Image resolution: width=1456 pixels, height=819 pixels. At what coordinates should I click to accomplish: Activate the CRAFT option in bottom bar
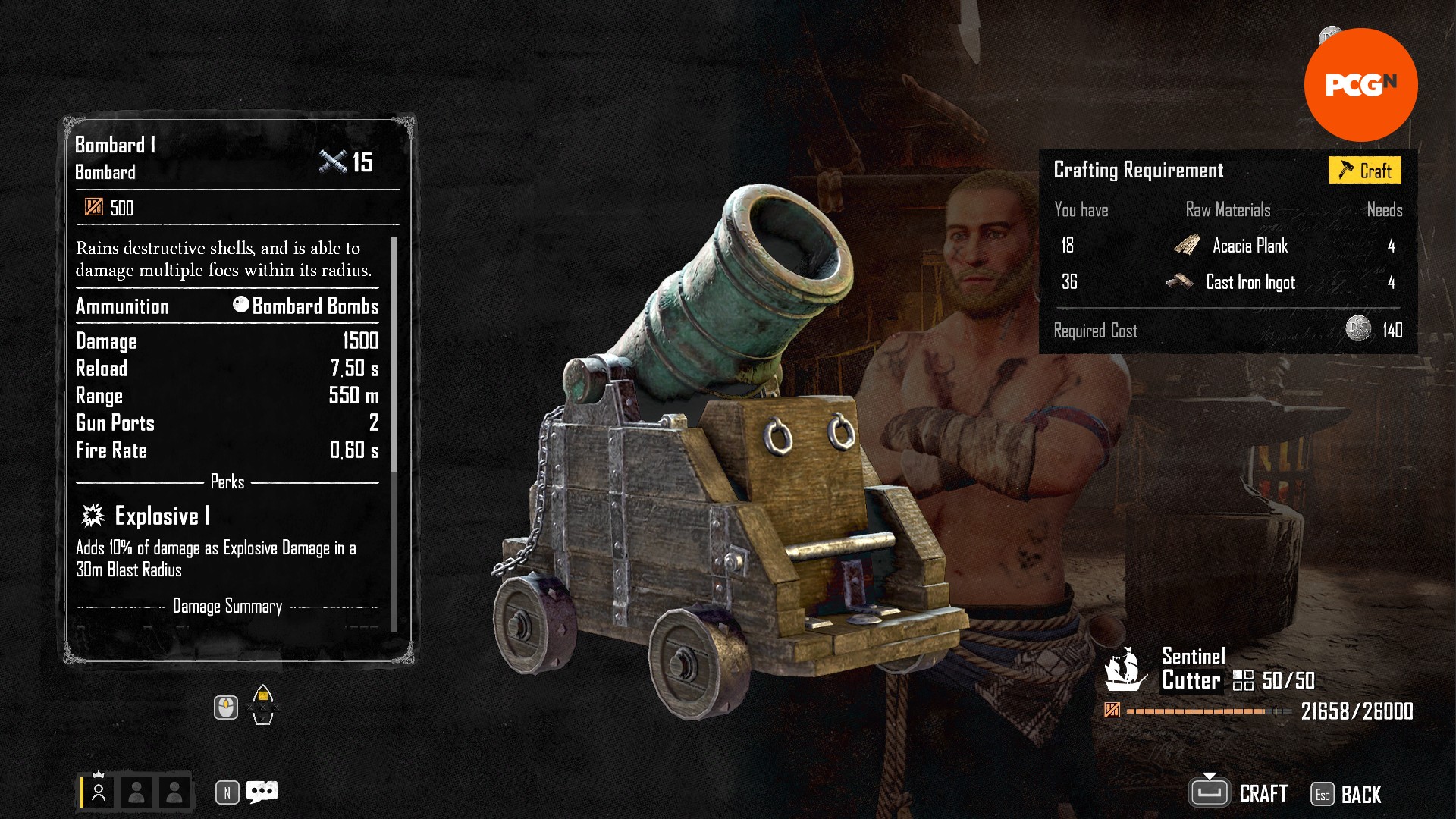[x=1239, y=793]
